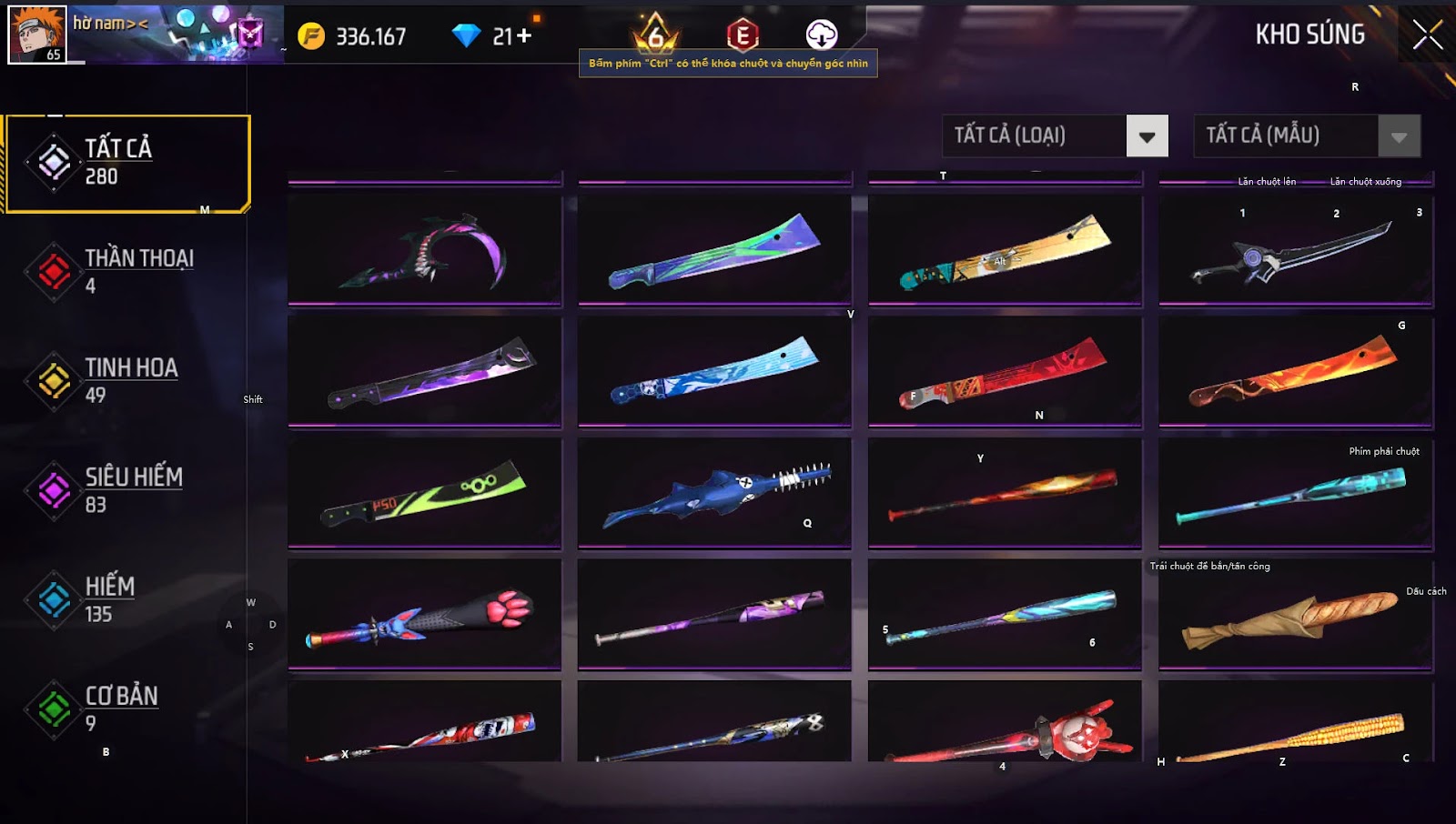This screenshot has width=1456, height=824.
Task: Select the baguette bread melee skin
Action: 1295,616
